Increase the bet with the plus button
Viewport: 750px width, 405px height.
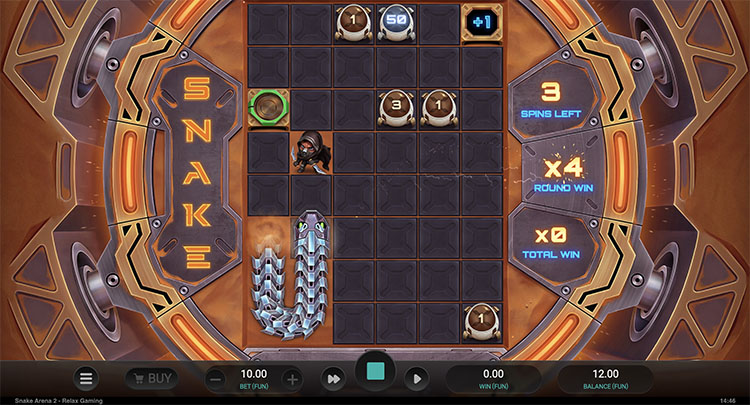click(x=291, y=378)
